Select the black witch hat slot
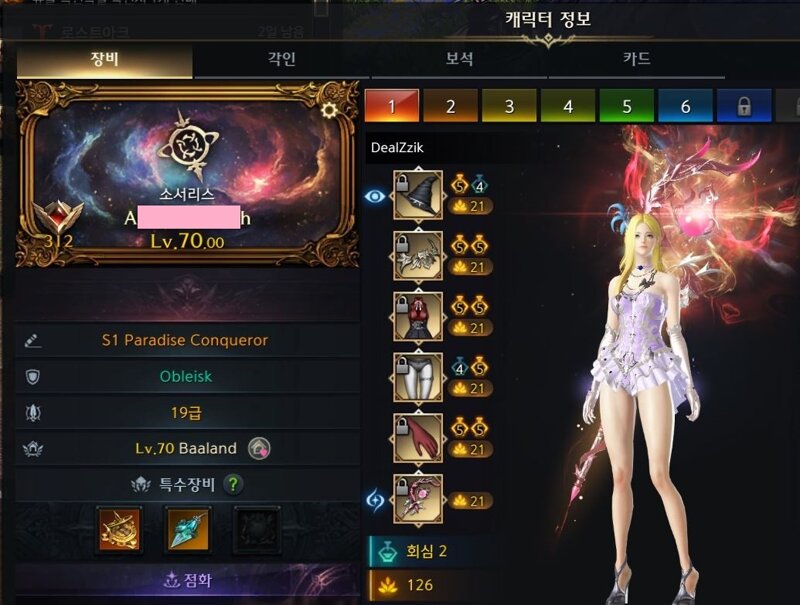This screenshot has height=605, width=800. coord(418,195)
